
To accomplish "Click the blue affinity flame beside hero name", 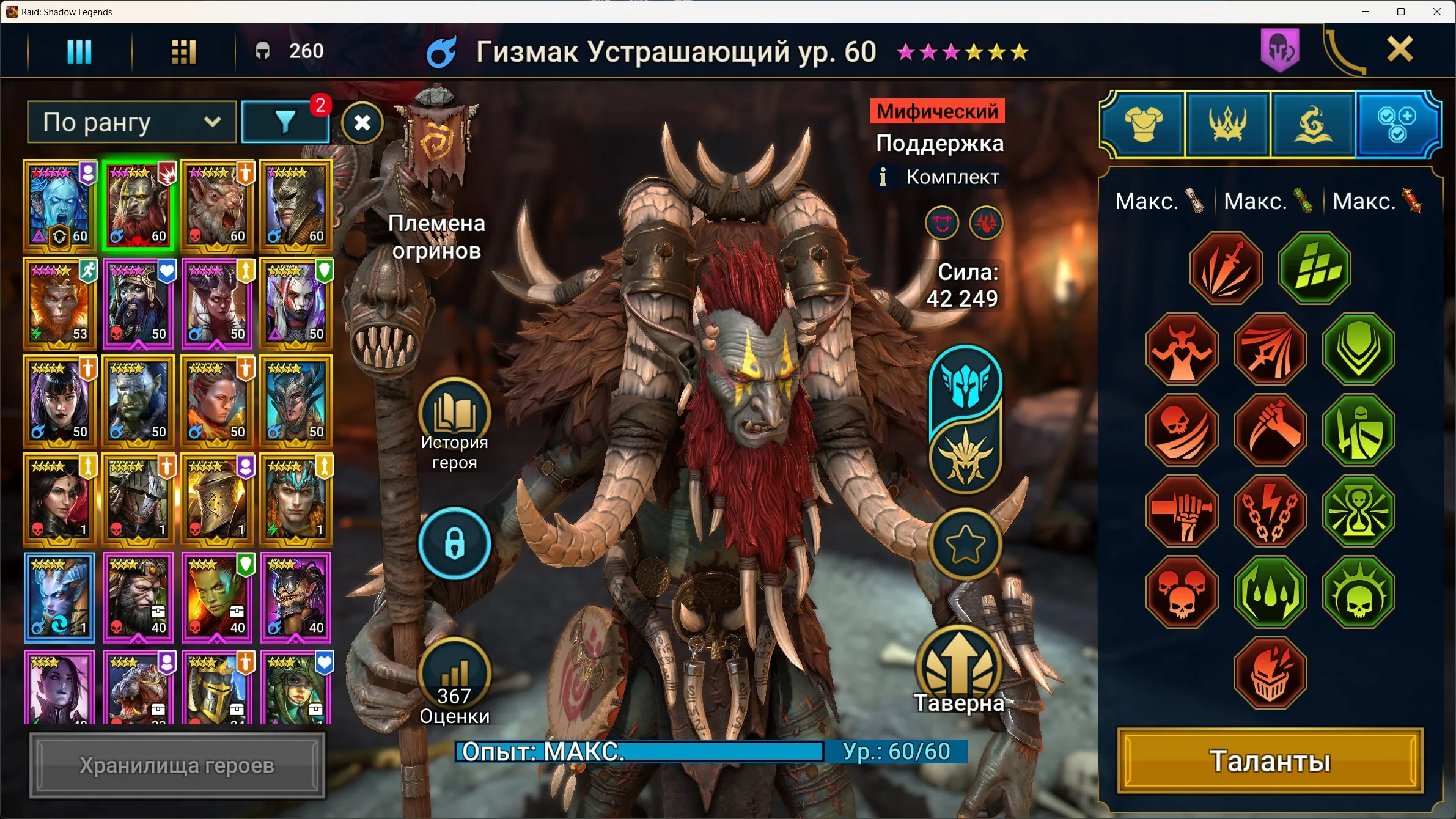I will (x=441, y=51).
